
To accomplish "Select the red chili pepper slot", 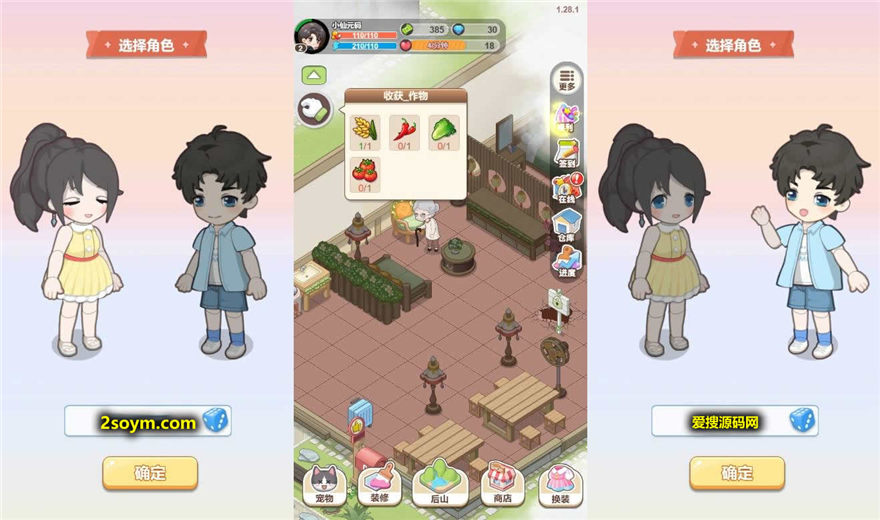I will point(404,132).
